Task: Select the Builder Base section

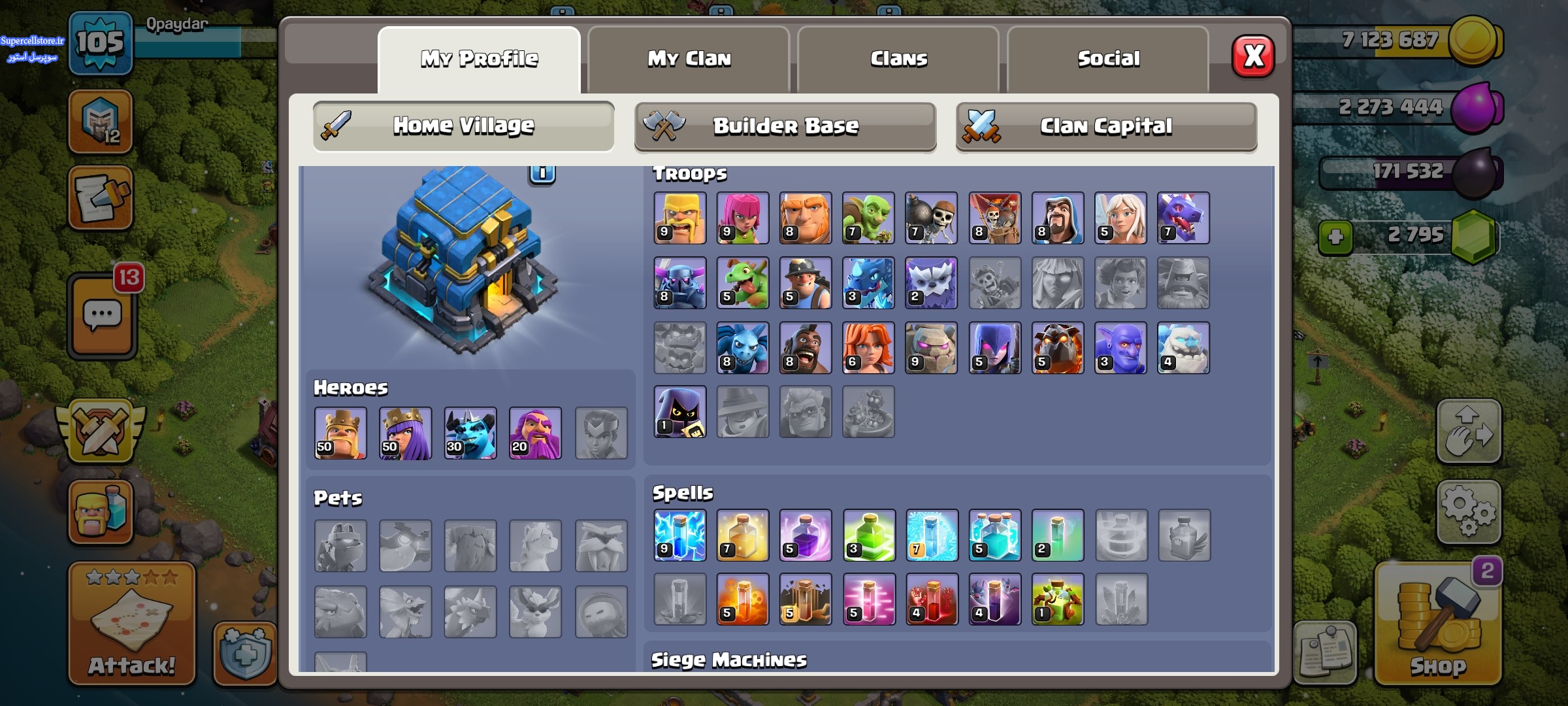Action: click(x=785, y=126)
